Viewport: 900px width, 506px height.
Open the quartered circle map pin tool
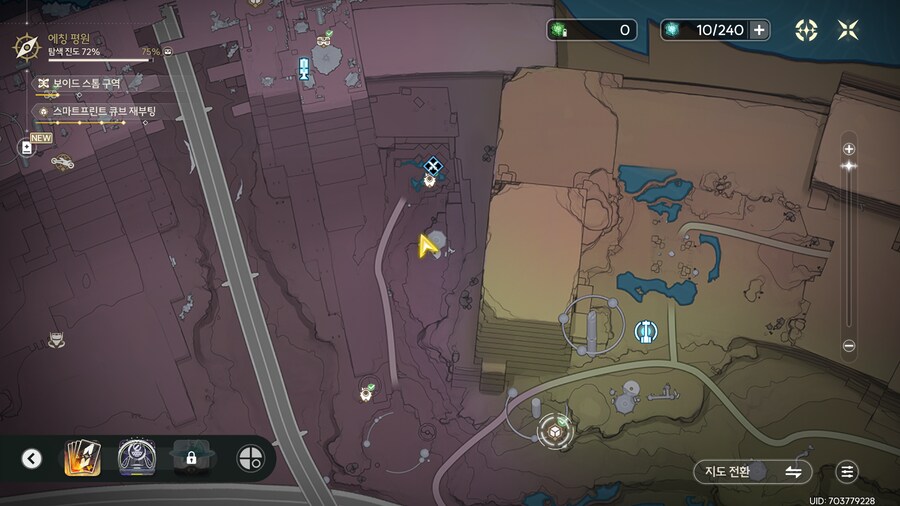pos(250,459)
